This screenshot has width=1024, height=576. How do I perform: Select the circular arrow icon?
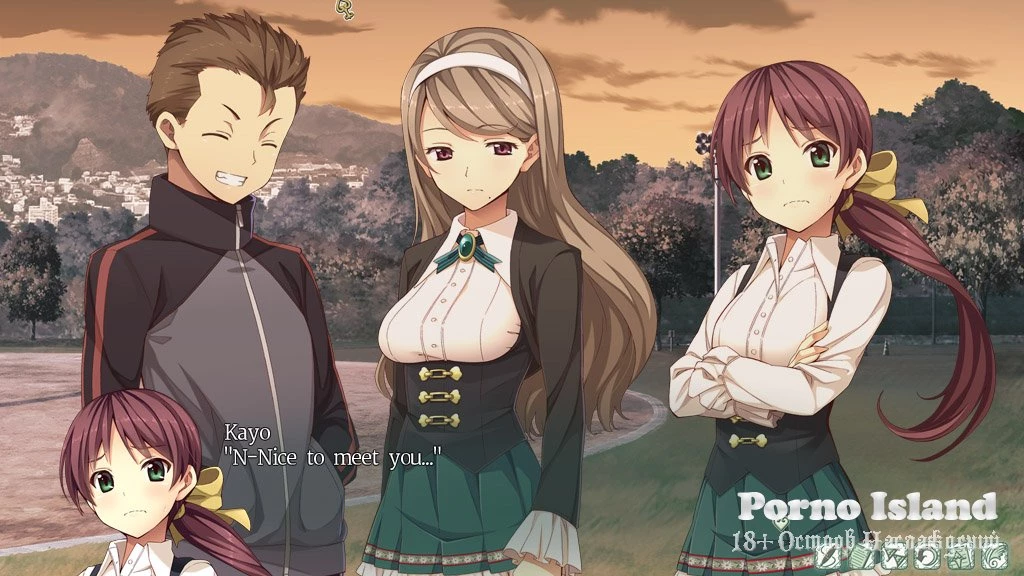coord(927,557)
